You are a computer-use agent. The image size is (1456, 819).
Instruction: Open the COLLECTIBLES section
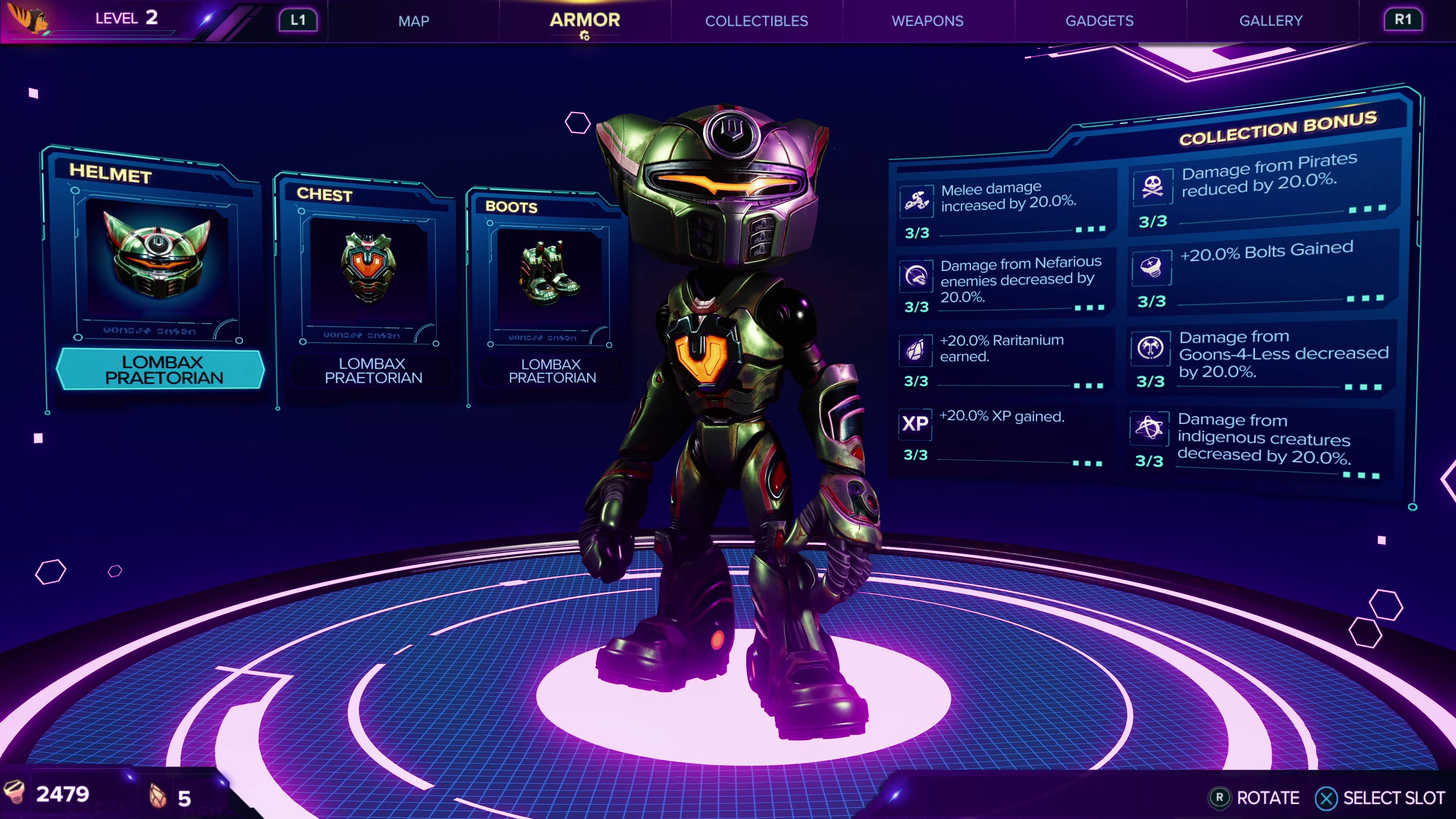(756, 21)
